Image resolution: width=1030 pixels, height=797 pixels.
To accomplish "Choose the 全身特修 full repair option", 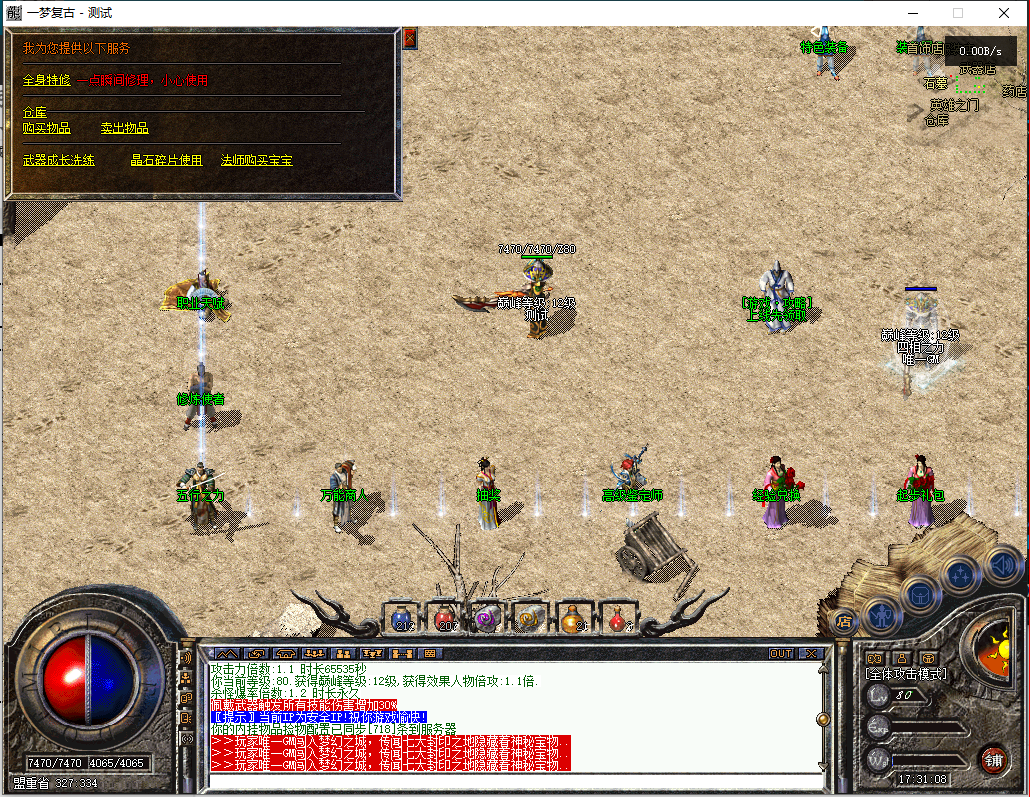I will tap(44, 80).
